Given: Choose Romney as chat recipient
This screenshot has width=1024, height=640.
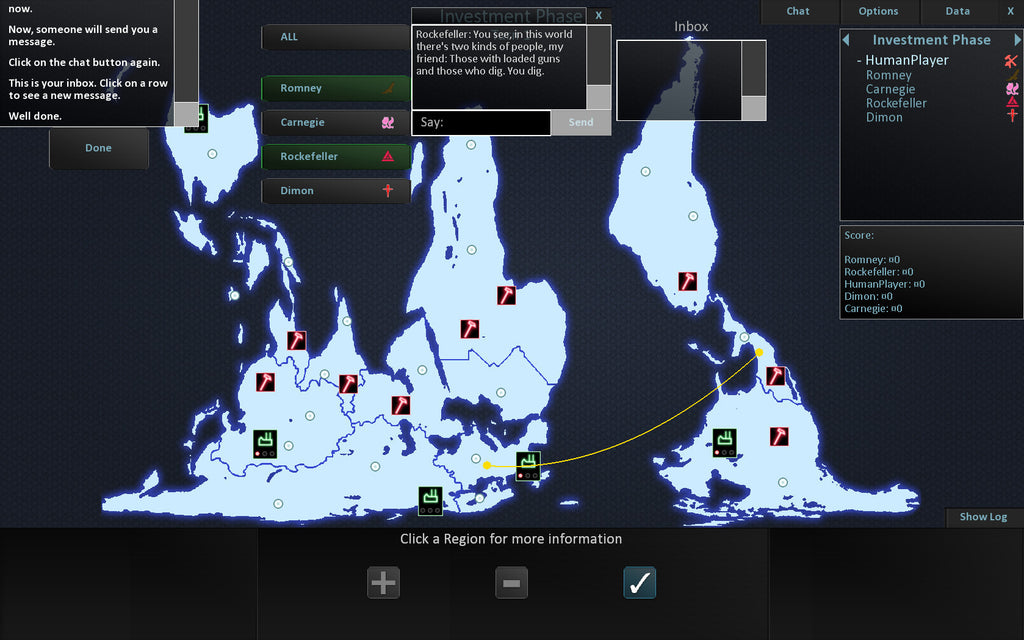Looking at the screenshot, I should click(x=335, y=88).
